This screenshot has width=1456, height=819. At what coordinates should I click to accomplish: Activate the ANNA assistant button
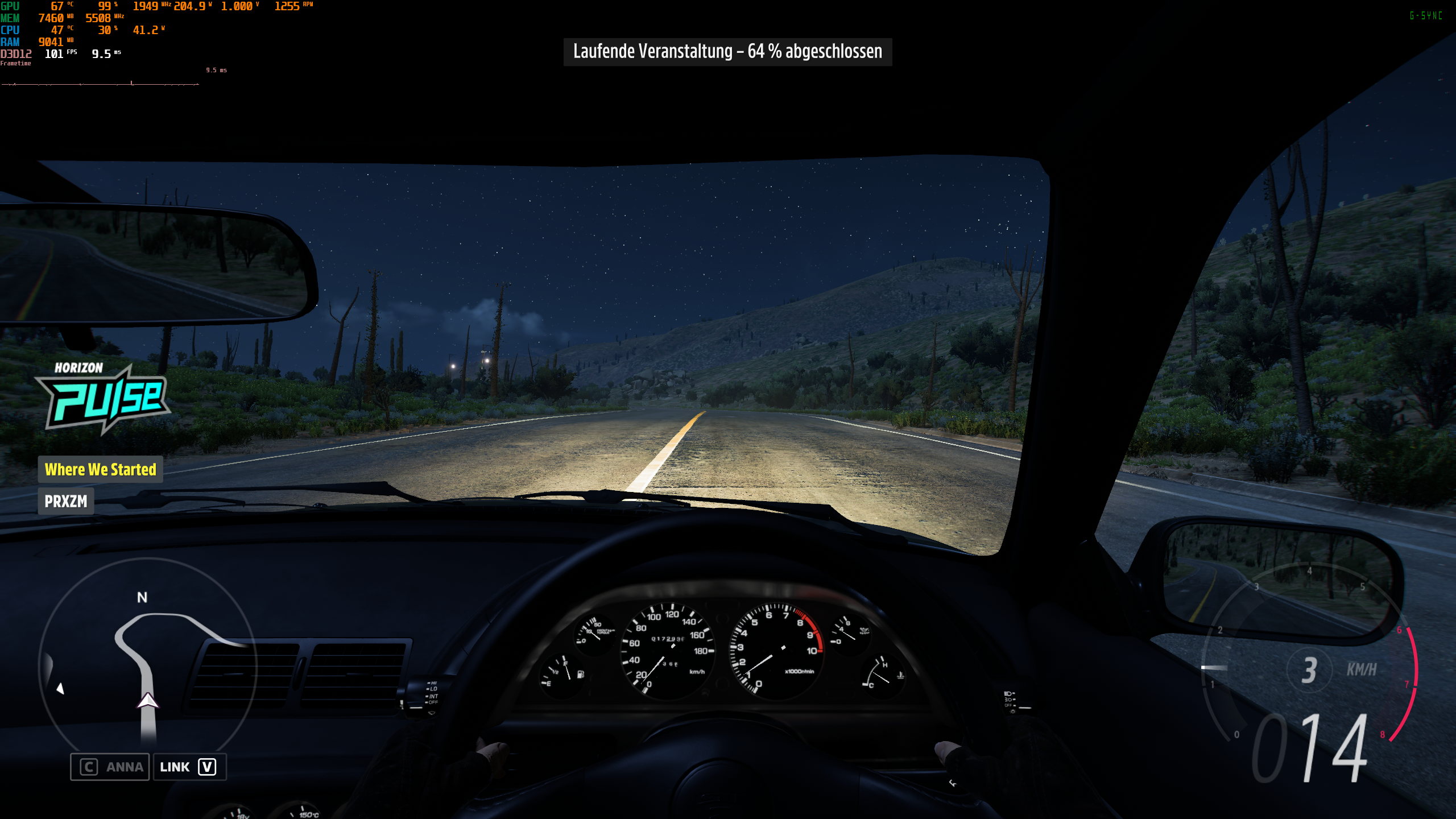pyautogui.click(x=110, y=766)
